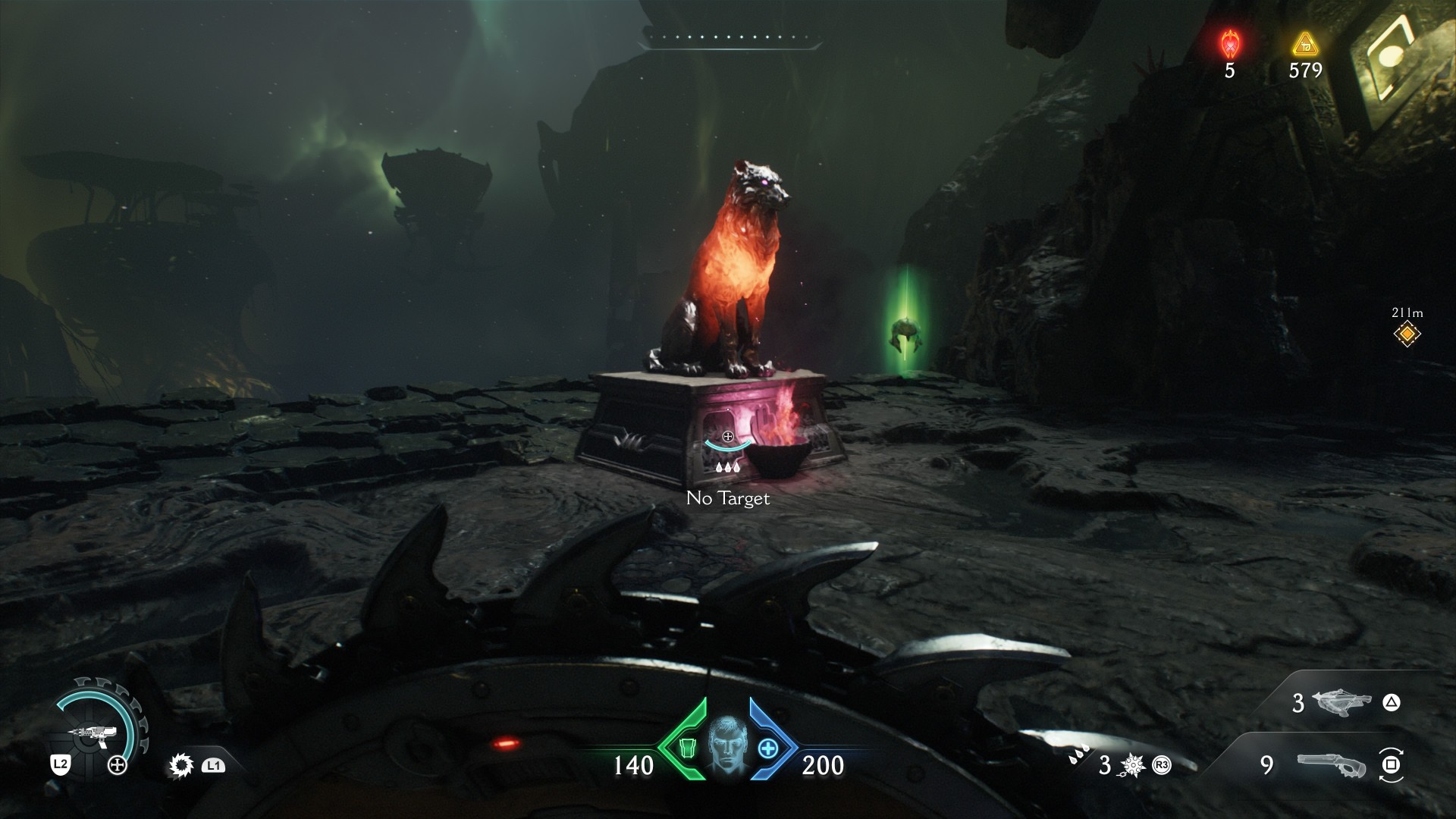Viewport: 1456px width, 819px height.
Task: Click the No Target label
Action: pos(727,498)
